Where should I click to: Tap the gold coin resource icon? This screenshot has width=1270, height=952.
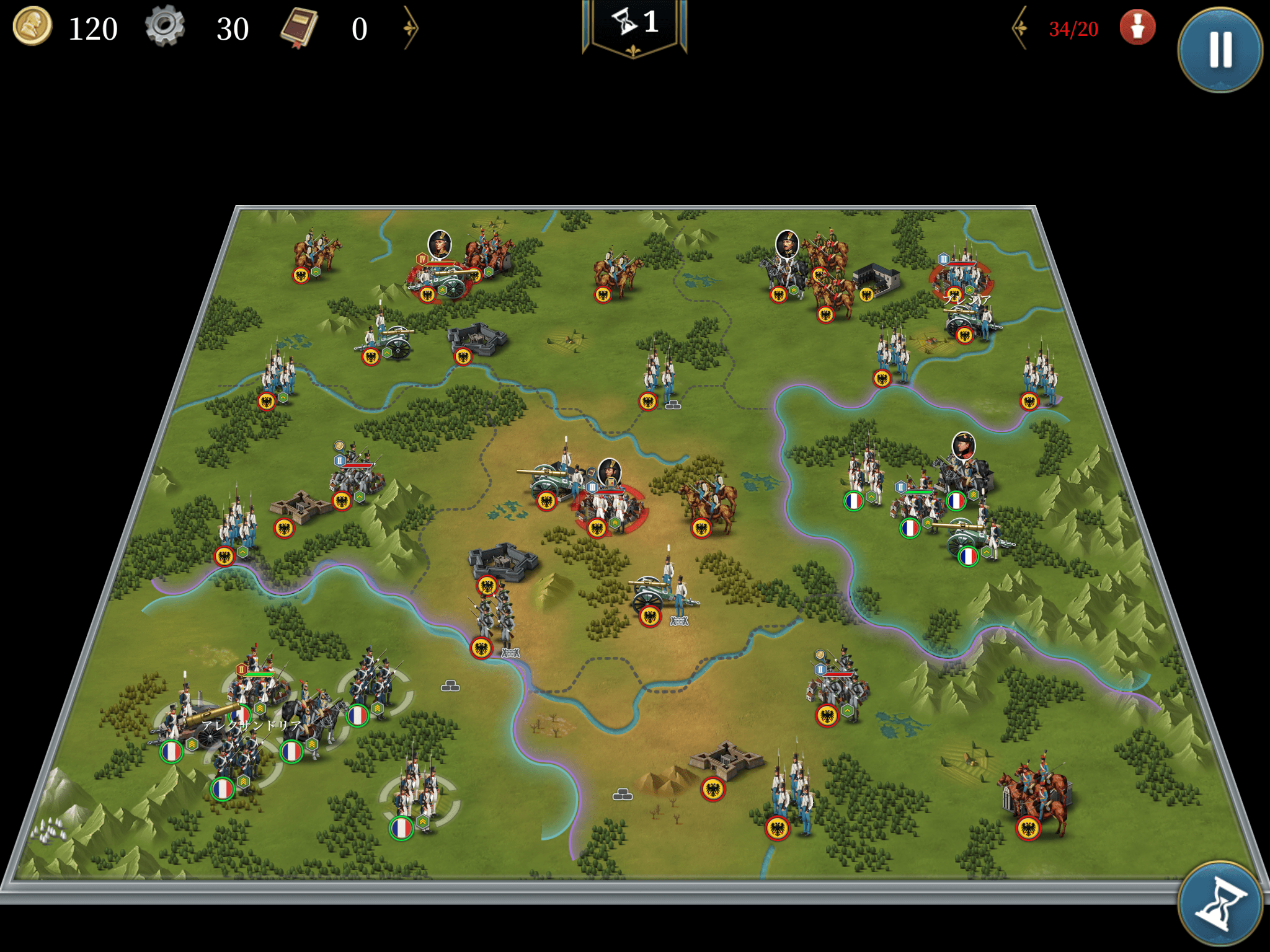(x=32, y=27)
